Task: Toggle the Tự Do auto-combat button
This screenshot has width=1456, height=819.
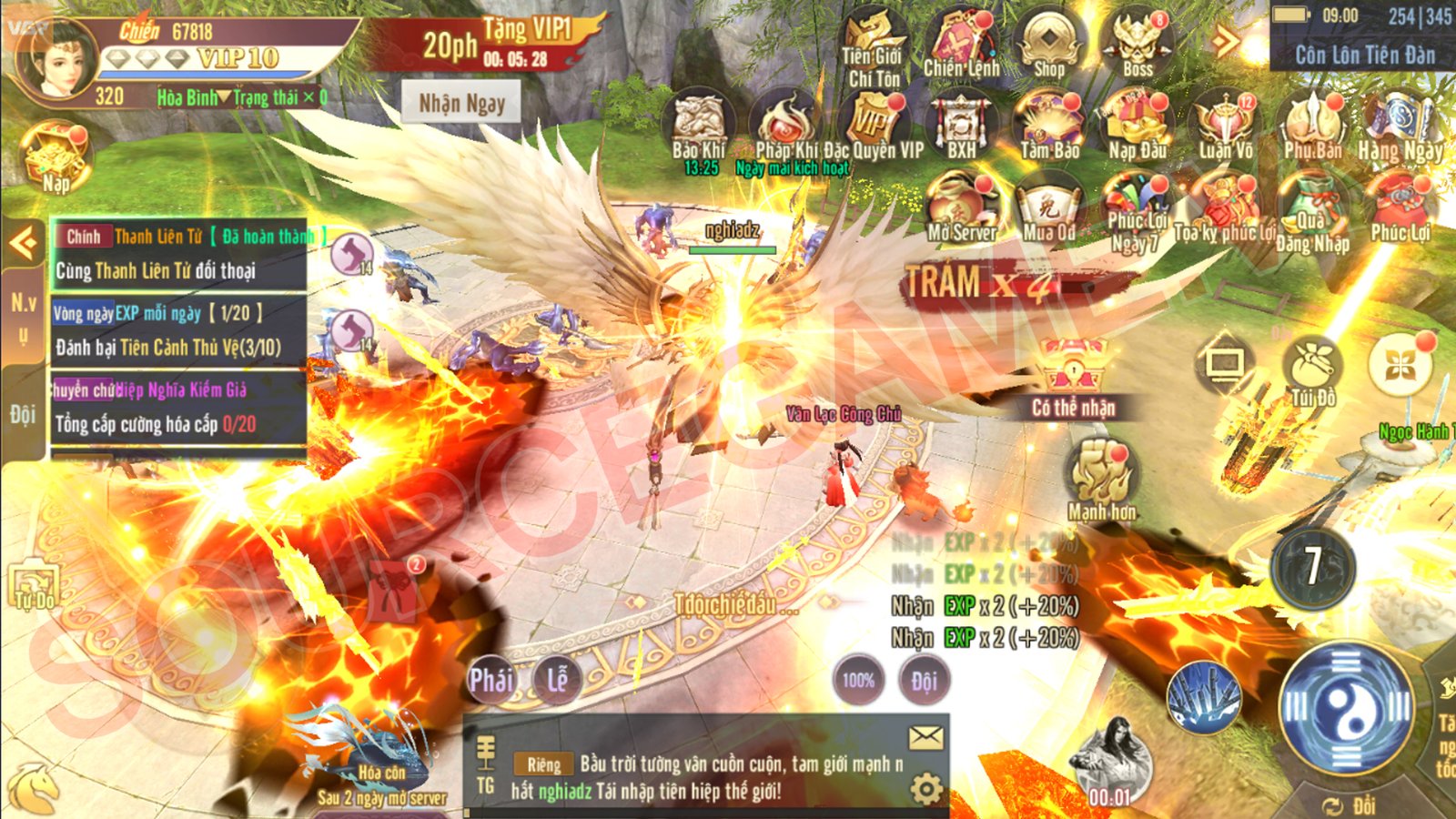Action: tap(34, 587)
